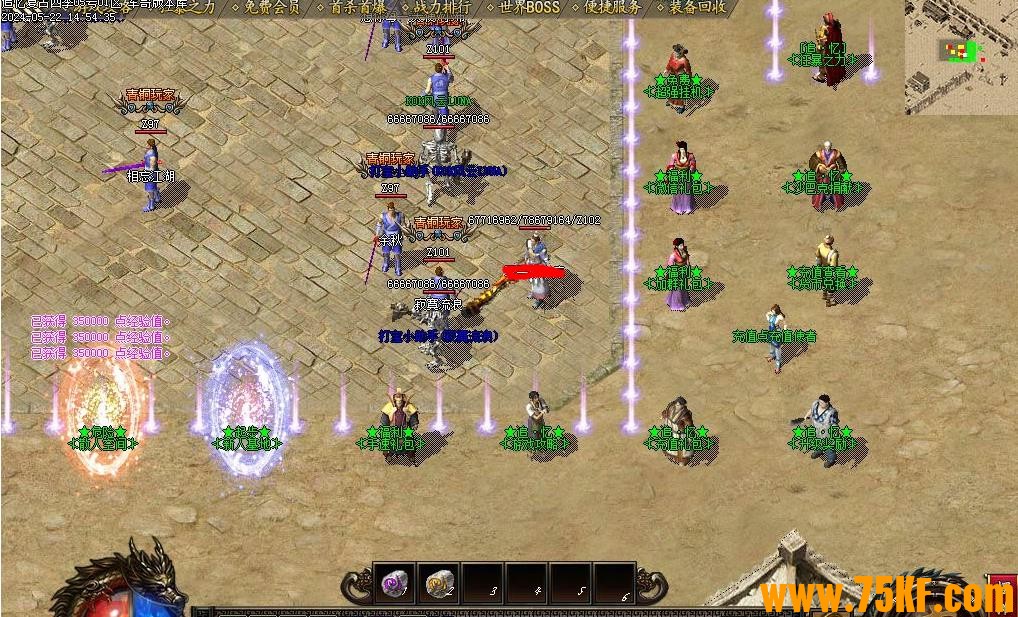Open the 便捷服务 convenient services menu
1018x617 pixels.
click(x=613, y=7)
